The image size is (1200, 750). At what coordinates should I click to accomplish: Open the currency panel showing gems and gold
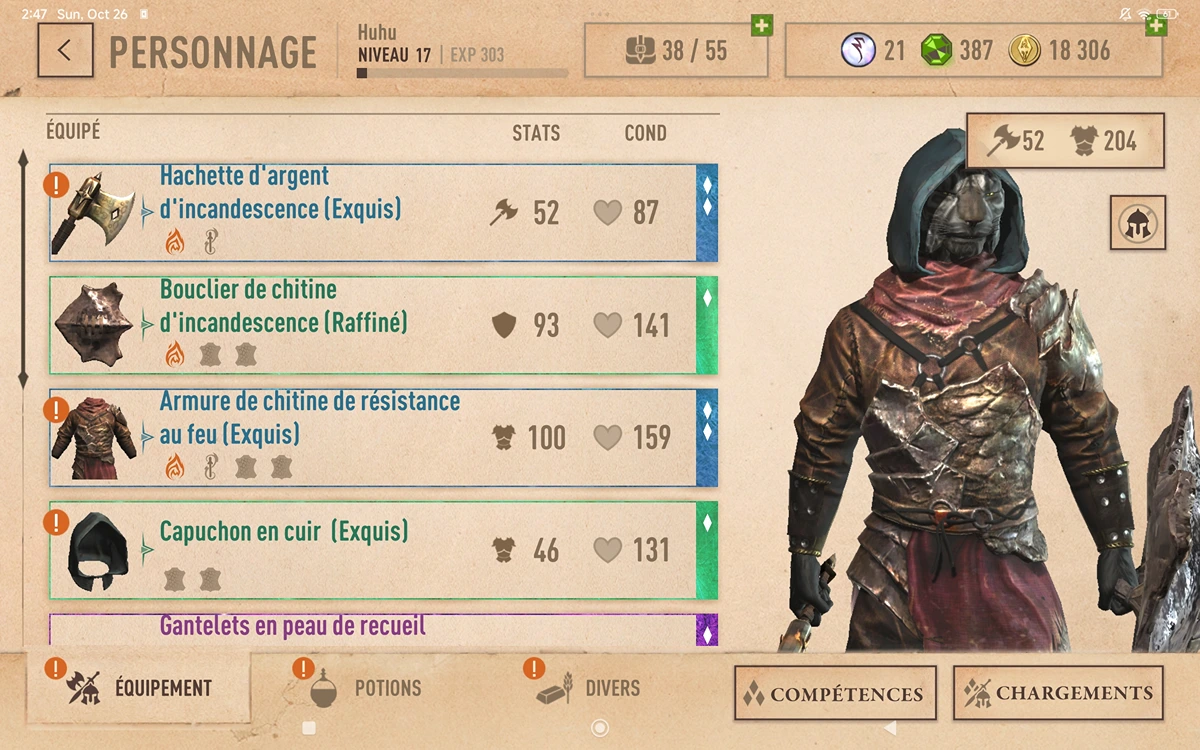(973, 50)
